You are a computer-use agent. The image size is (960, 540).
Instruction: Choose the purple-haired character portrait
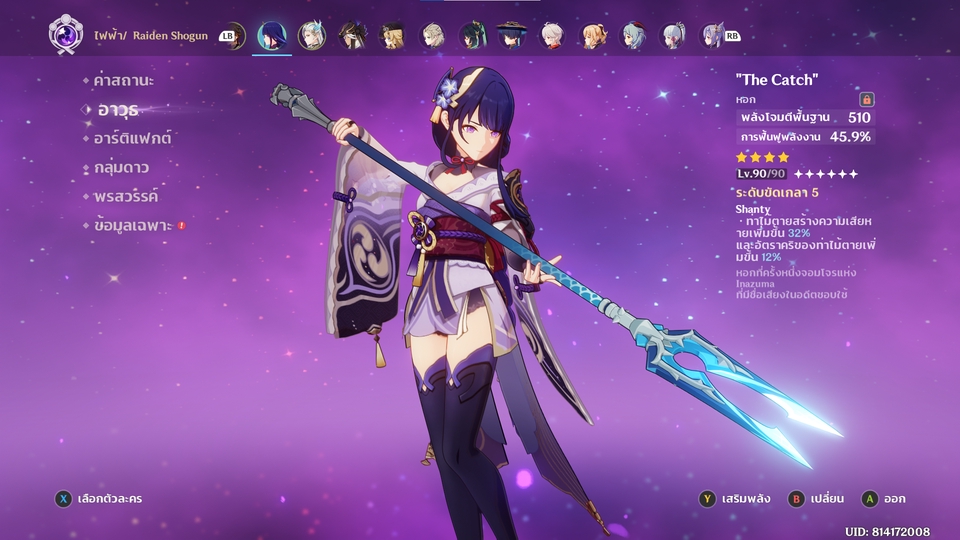(x=711, y=36)
